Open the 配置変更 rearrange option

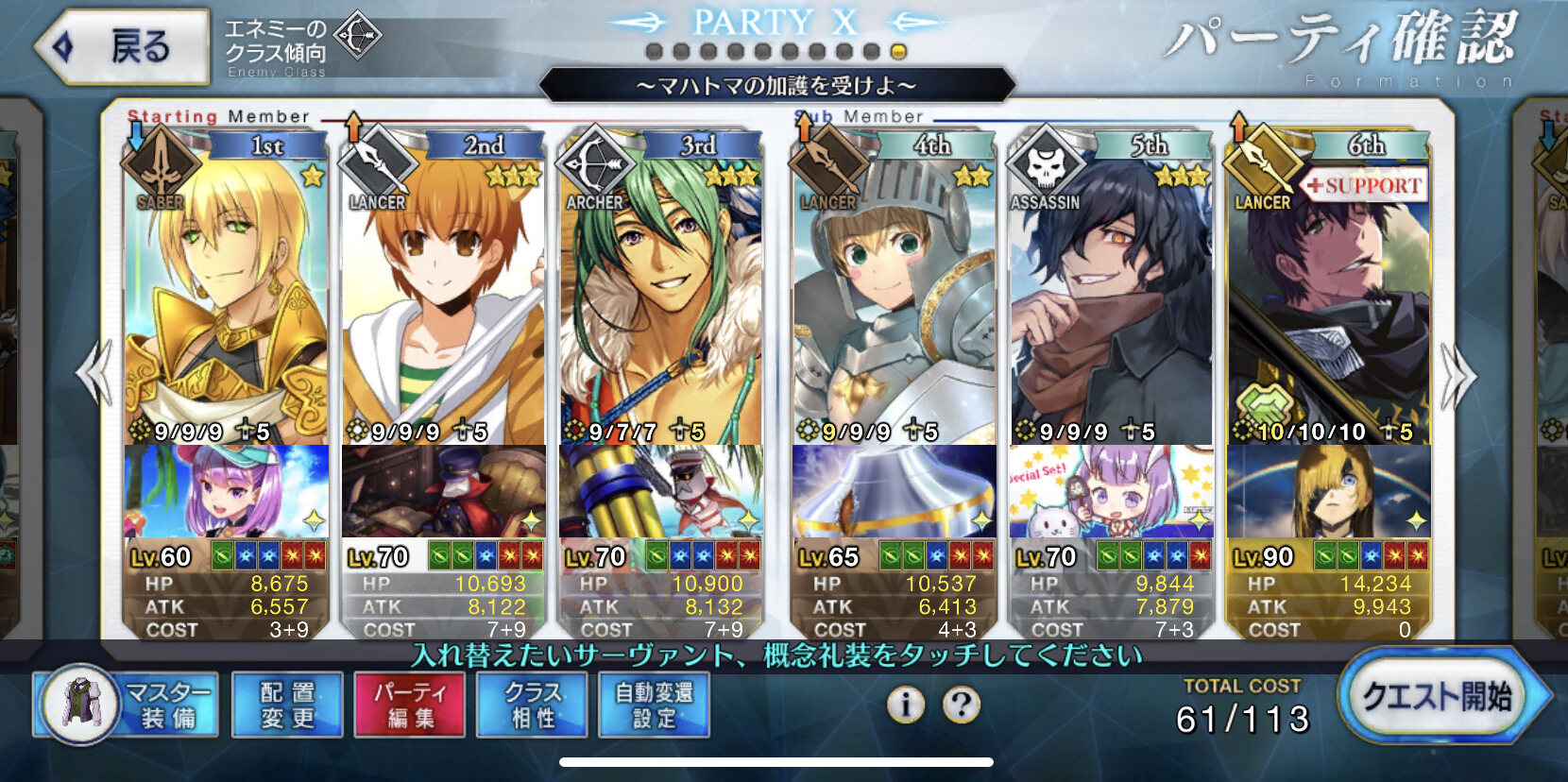[x=287, y=705]
